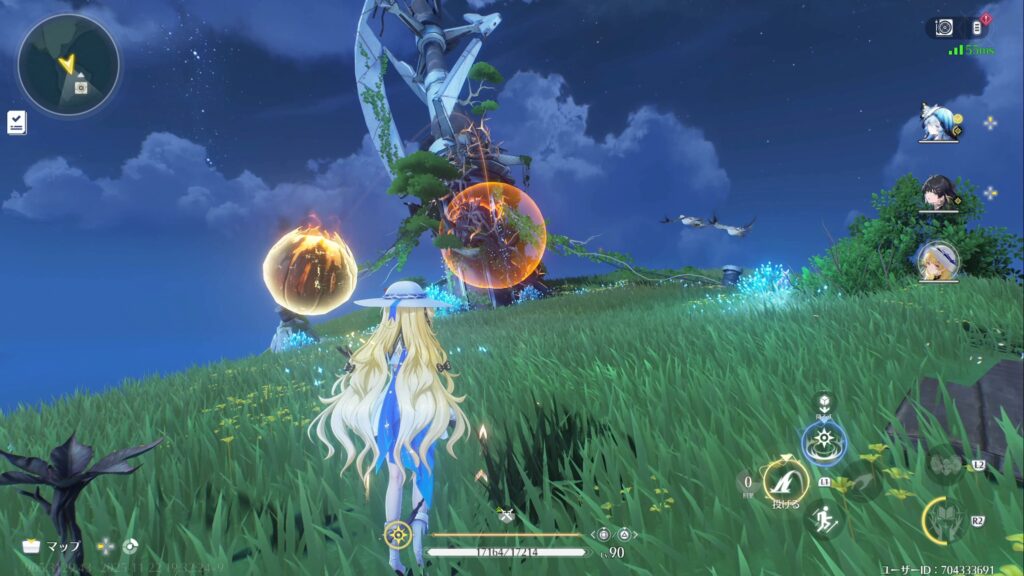The image size is (1024, 576).
Task: Open the menu icon with red alert
Action: tap(977, 28)
